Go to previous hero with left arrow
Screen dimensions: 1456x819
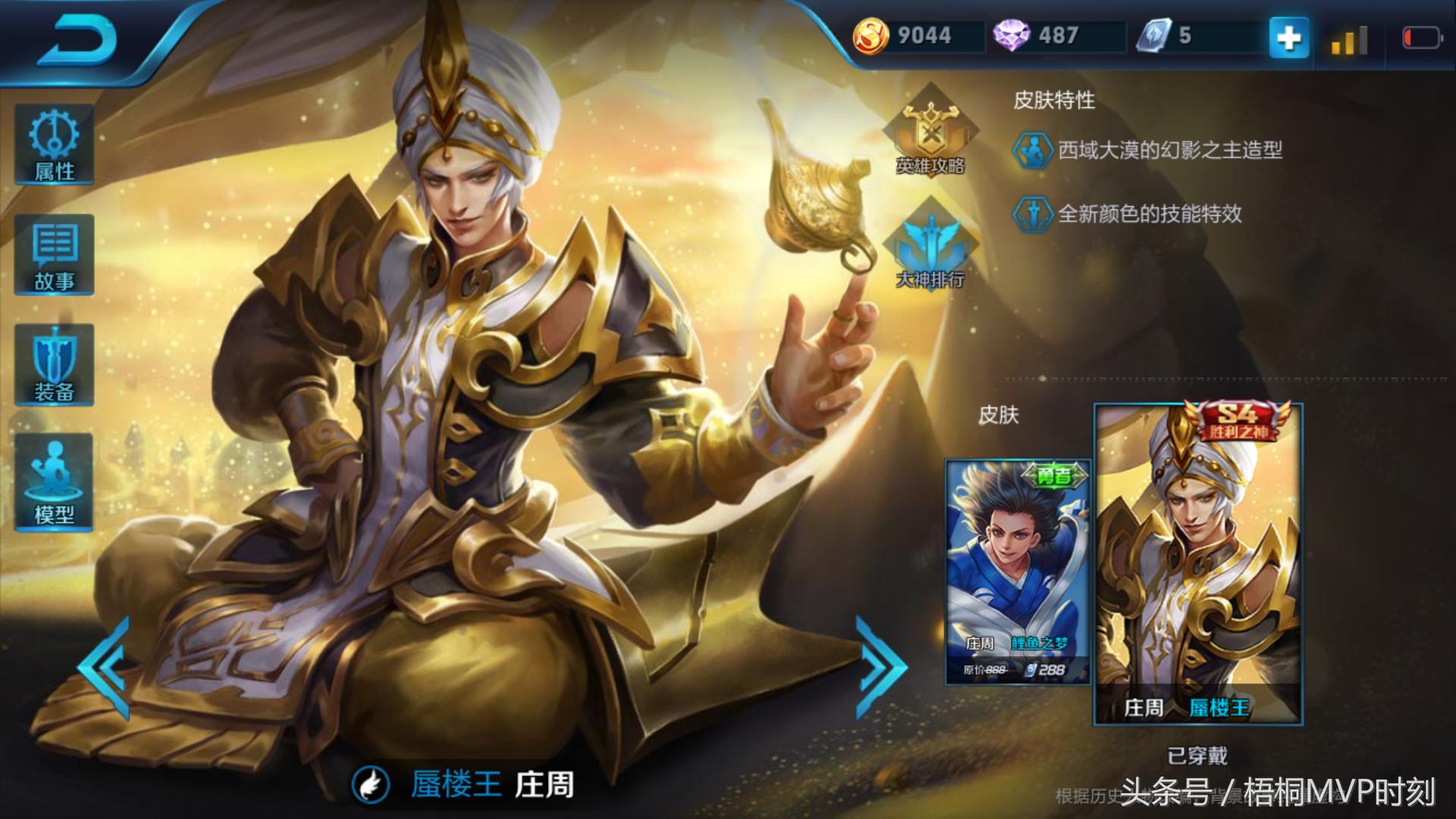pos(105,667)
